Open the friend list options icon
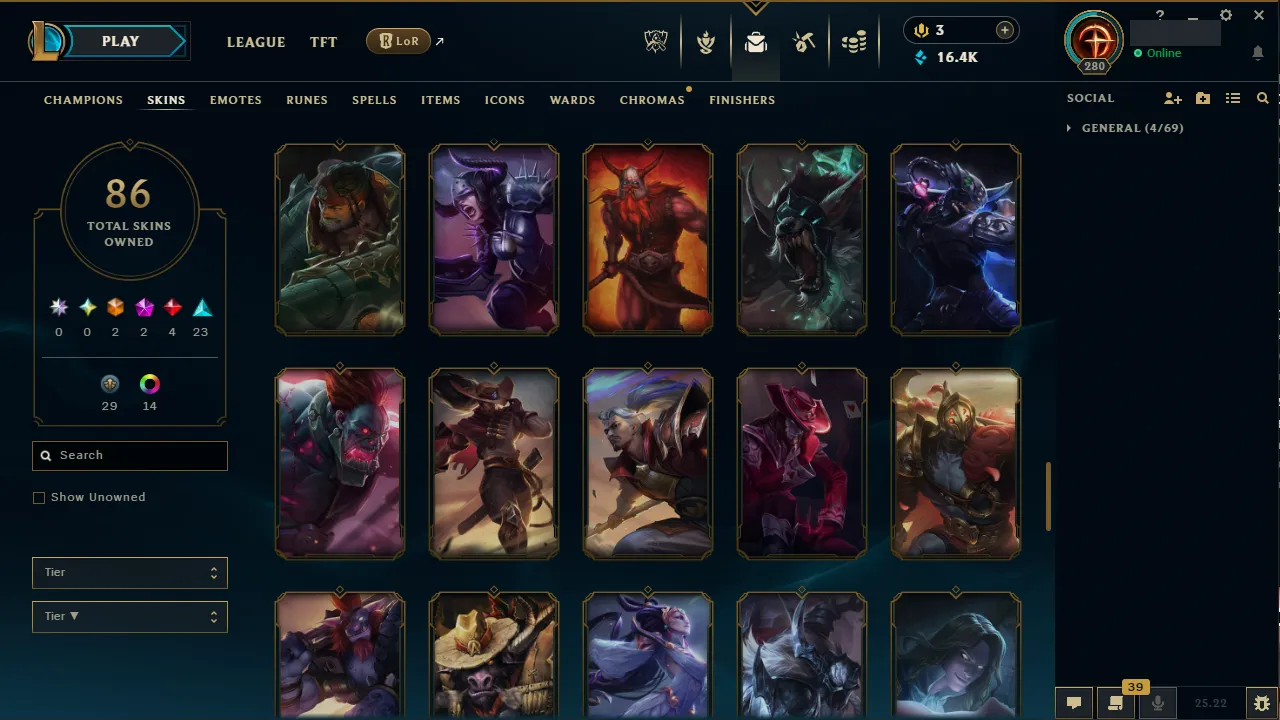Image resolution: width=1280 pixels, height=720 pixels. (x=1232, y=98)
